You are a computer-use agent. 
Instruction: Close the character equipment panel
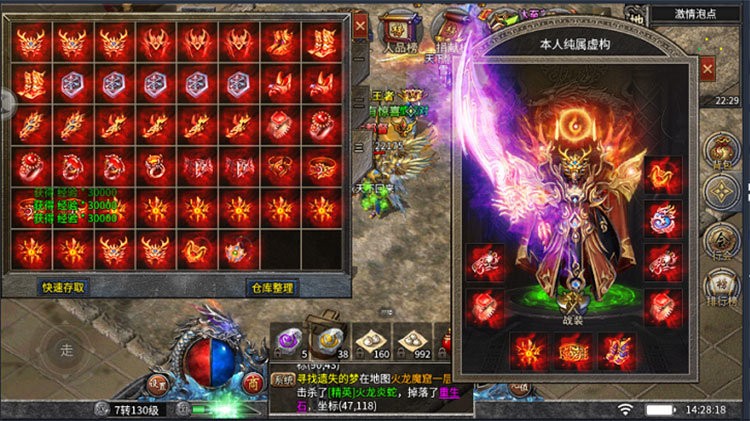[x=706, y=68]
